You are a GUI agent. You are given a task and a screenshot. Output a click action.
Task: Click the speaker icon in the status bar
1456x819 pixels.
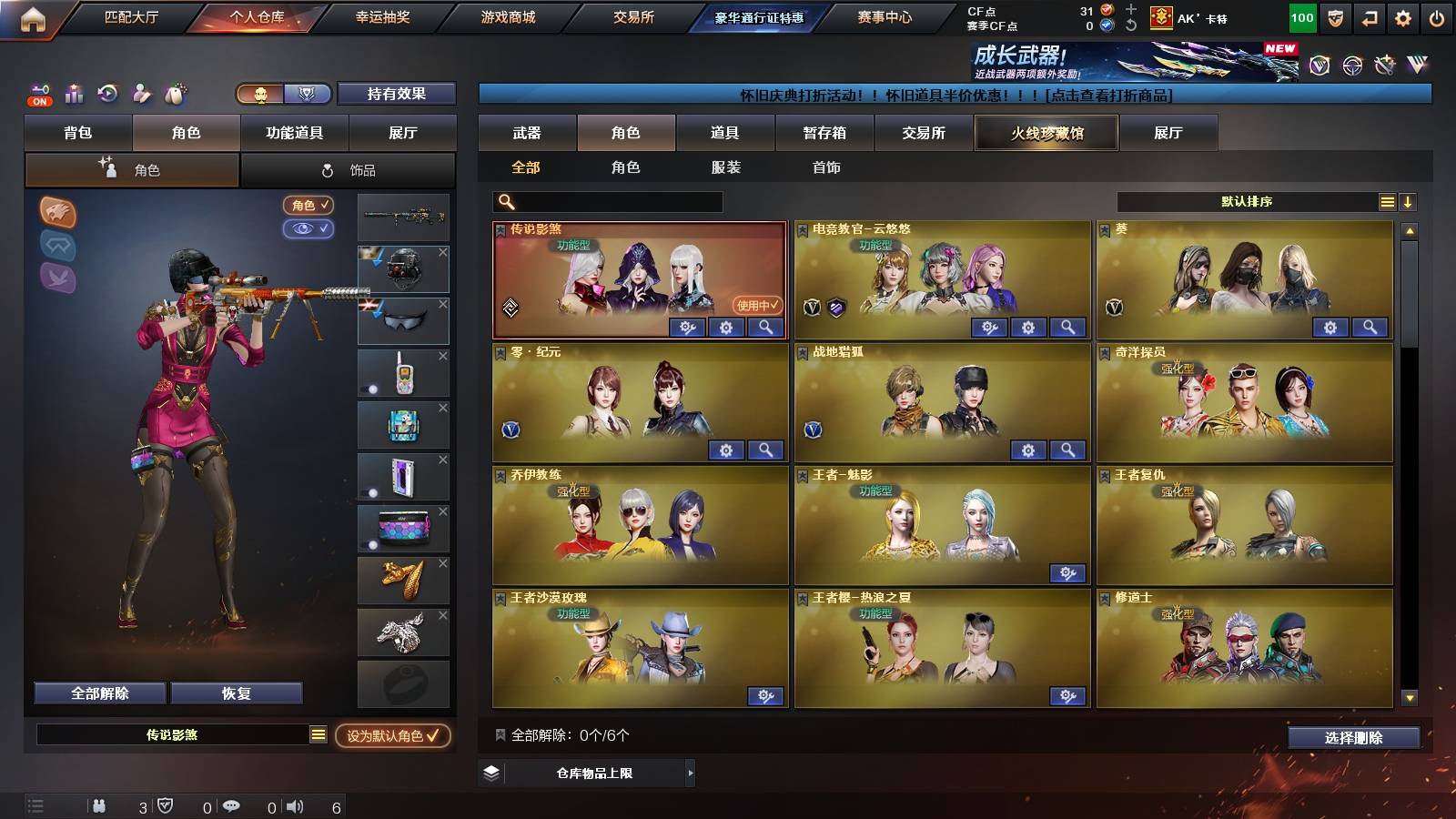[296, 806]
